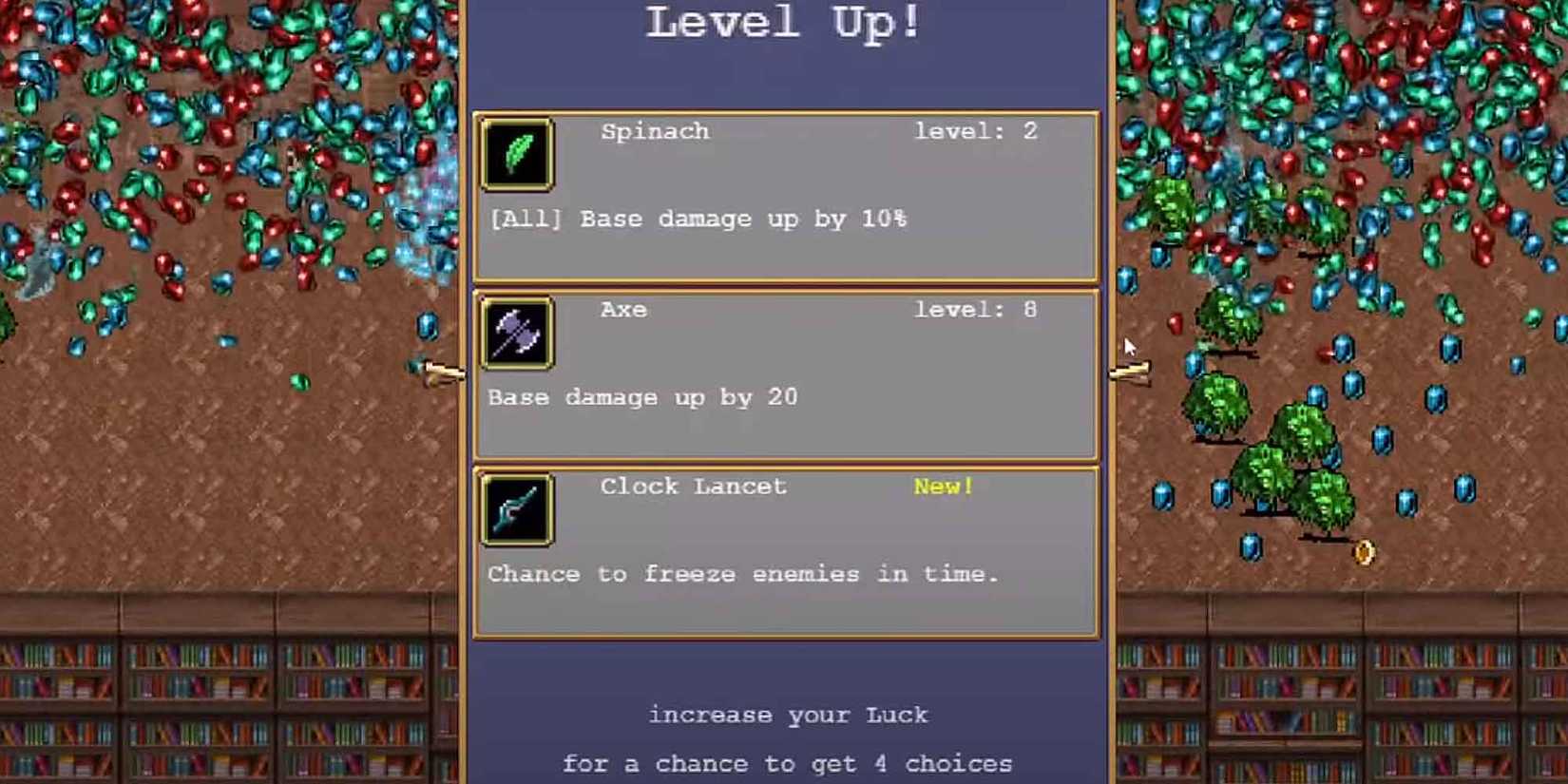Click the Base damage up by 20 description
Viewport: 1568px width, 784px height.
(x=641, y=397)
